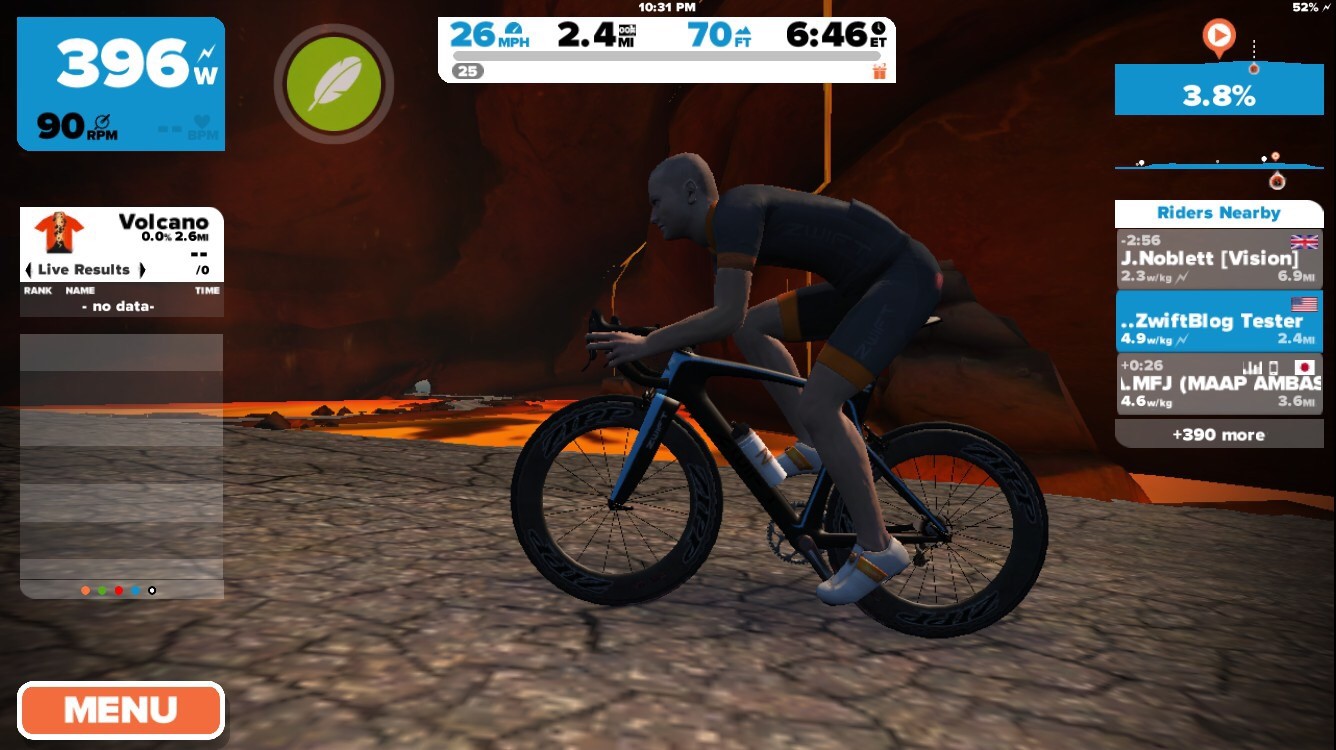Click the green page indicator dot
Screen dimensions: 1336x750
click(x=102, y=591)
